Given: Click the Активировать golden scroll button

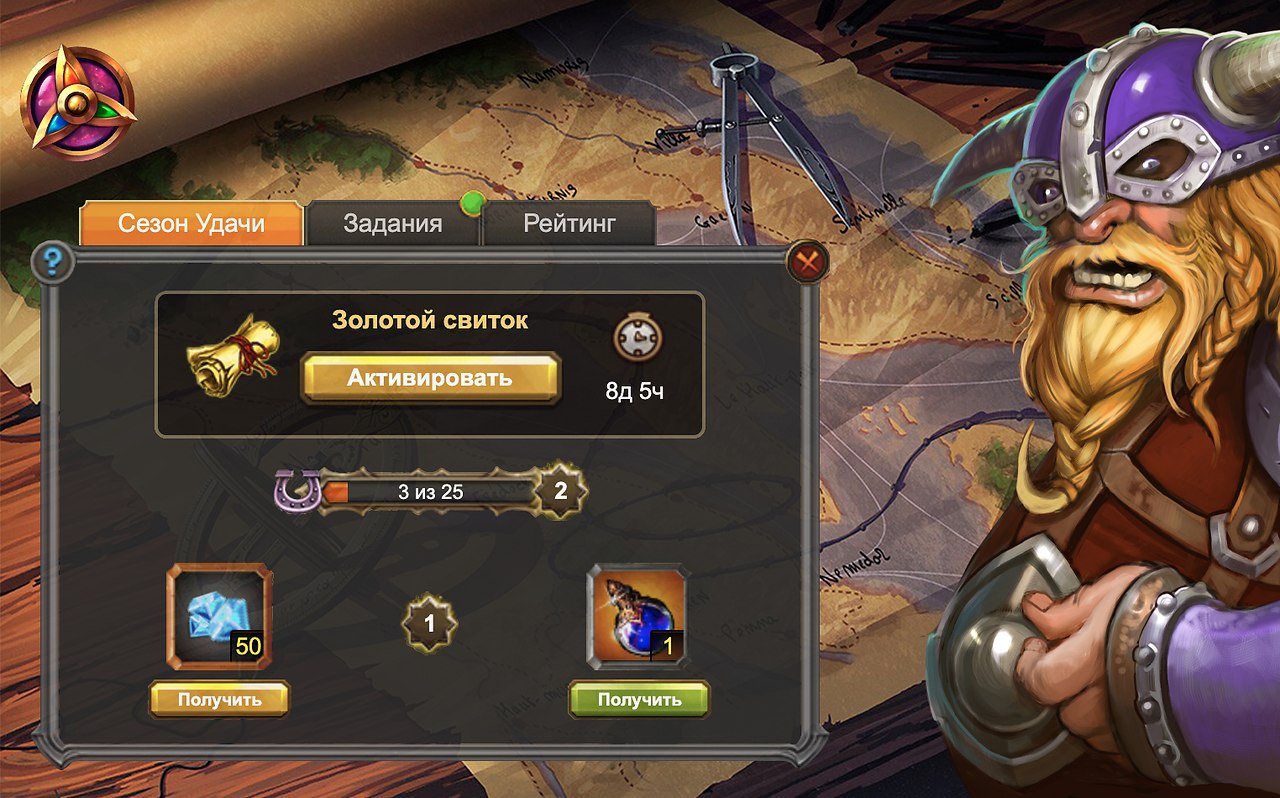Looking at the screenshot, I should tap(430, 378).
